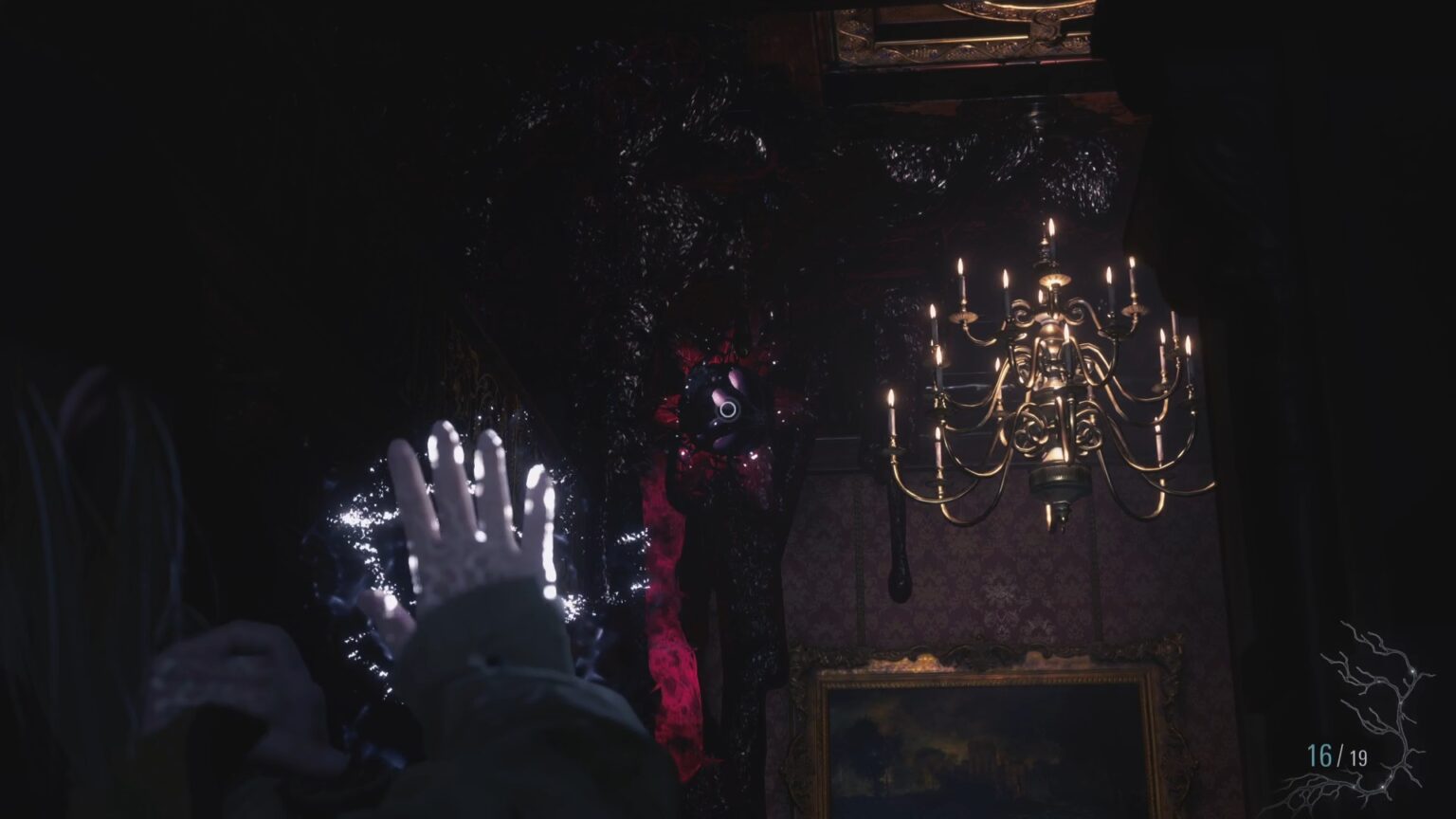Click the glowing white ring on the creature
Viewport: 1456px width, 819px height.
pos(730,409)
